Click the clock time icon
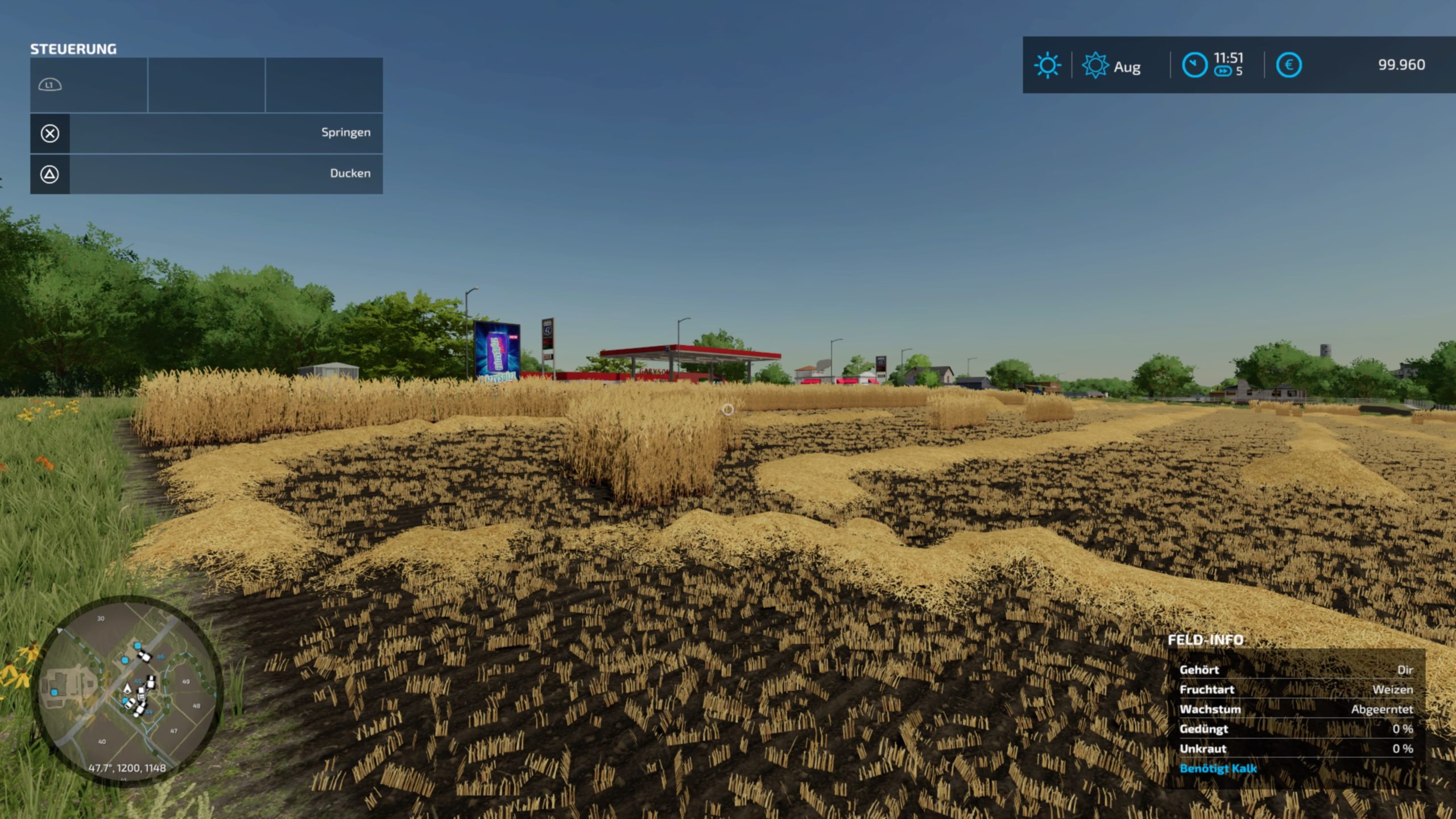Screen dimensions: 1456x819 click(x=1194, y=65)
